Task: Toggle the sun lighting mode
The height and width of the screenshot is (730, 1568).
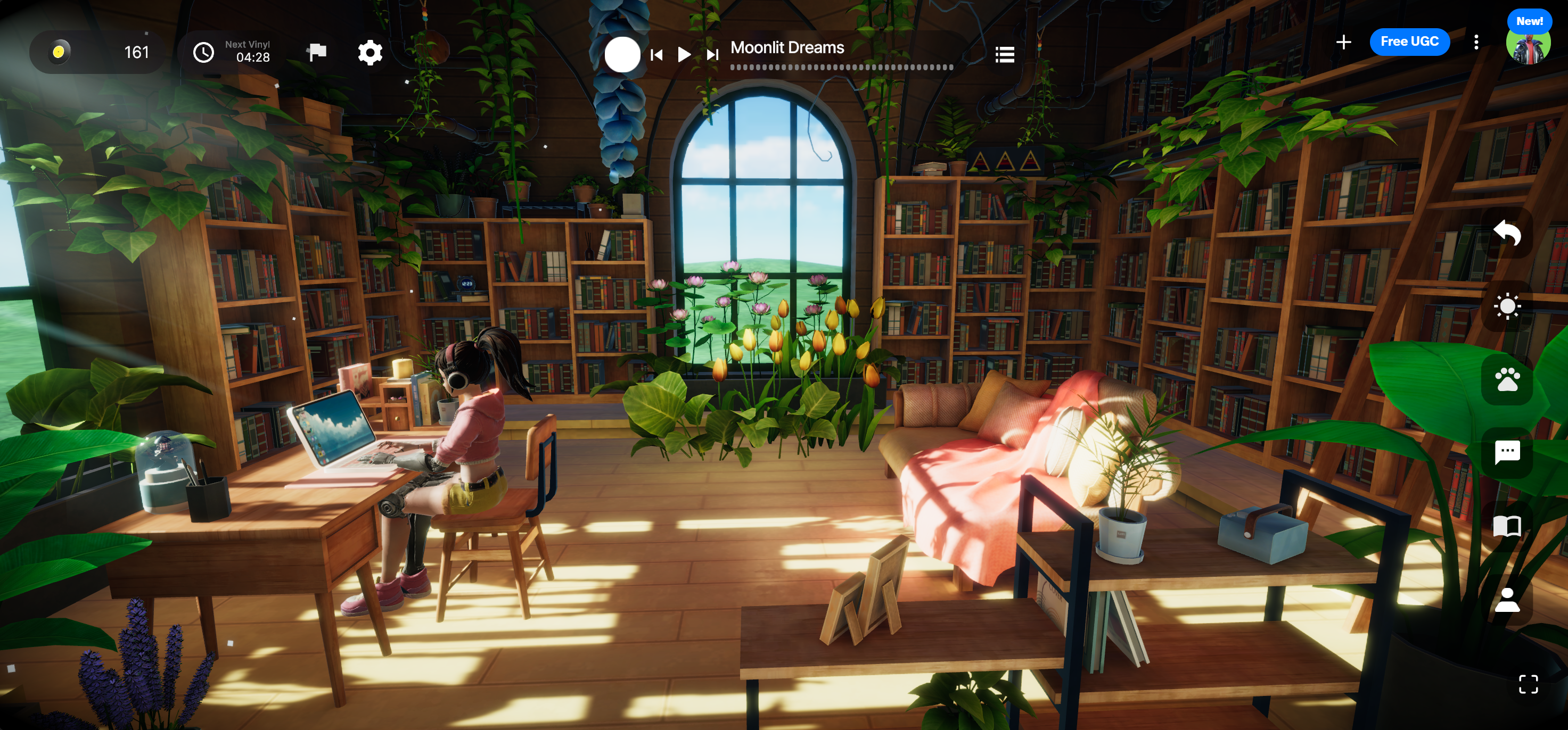Action: click(x=1507, y=306)
